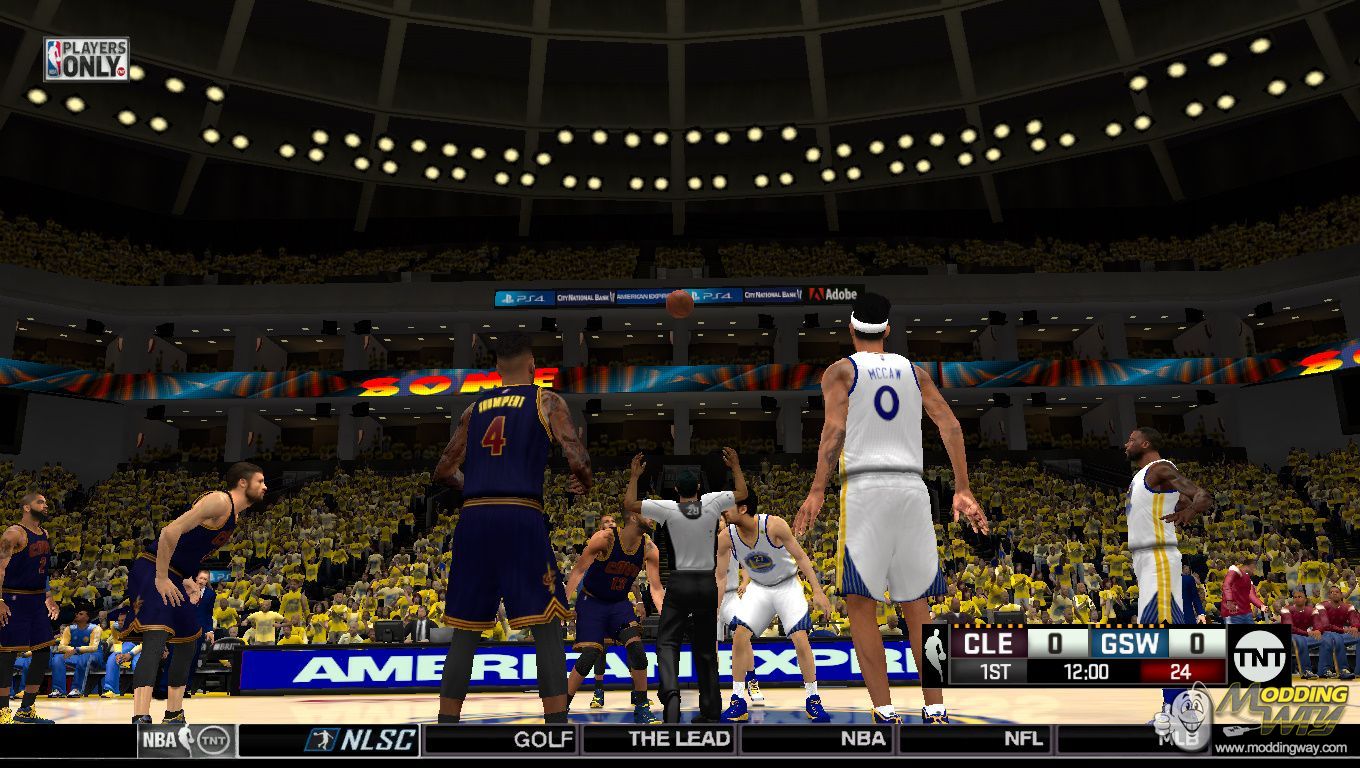Choose THE LEAD ticker category

click(680, 740)
